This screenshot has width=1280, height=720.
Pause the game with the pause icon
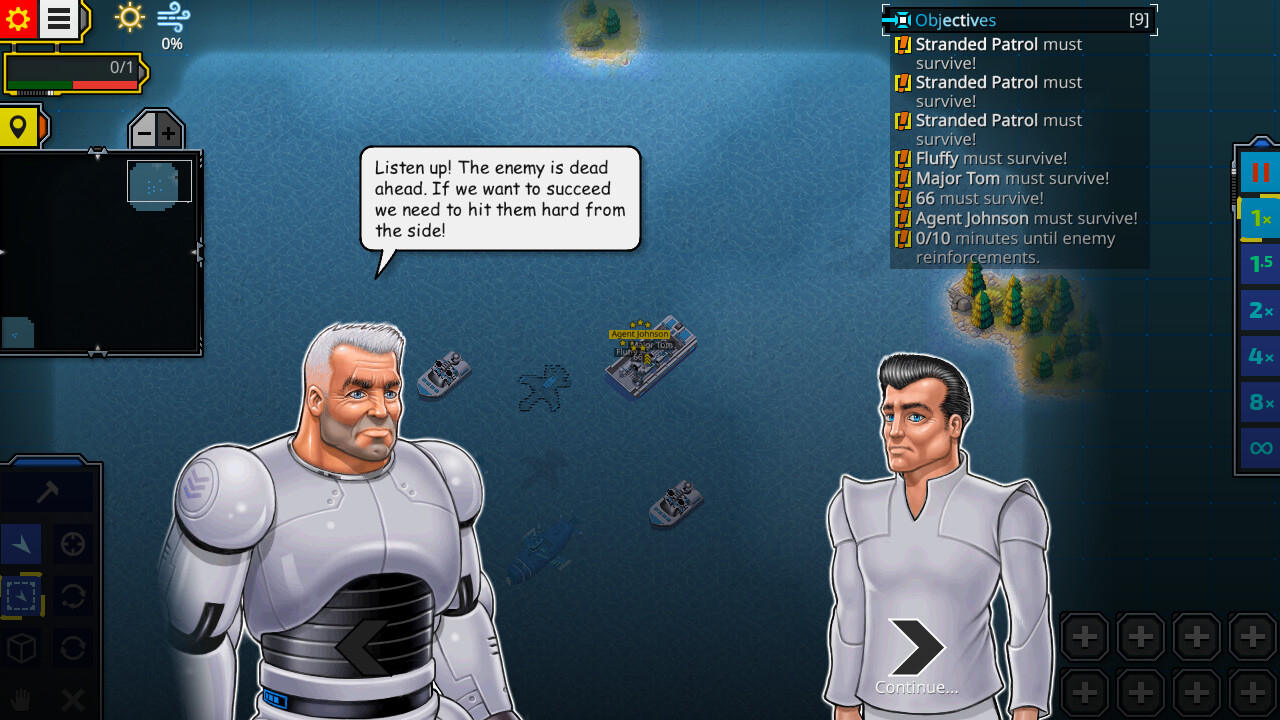(1259, 172)
